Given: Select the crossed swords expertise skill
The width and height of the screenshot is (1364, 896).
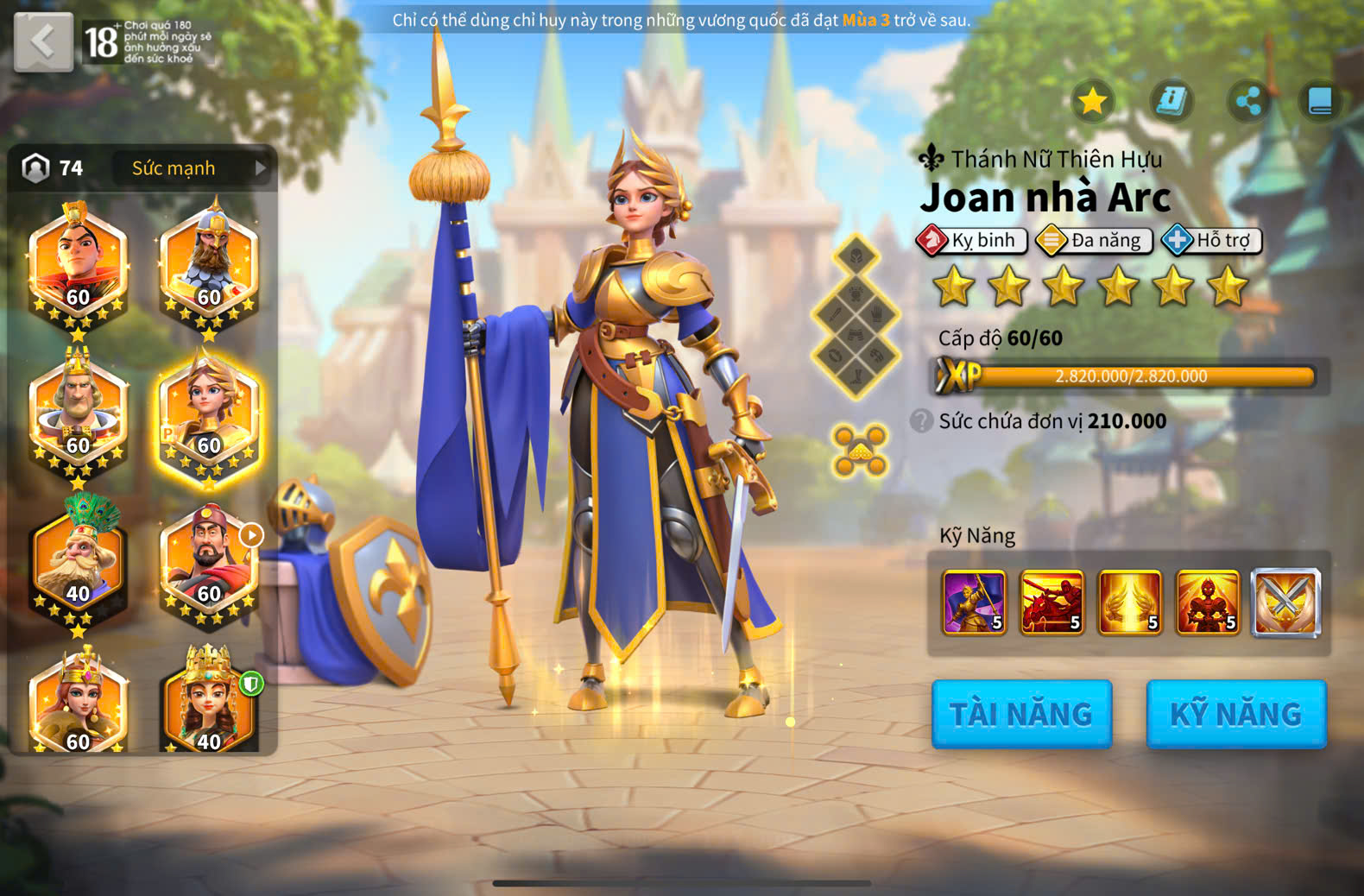Looking at the screenshot, I should tap(1285, 603).
